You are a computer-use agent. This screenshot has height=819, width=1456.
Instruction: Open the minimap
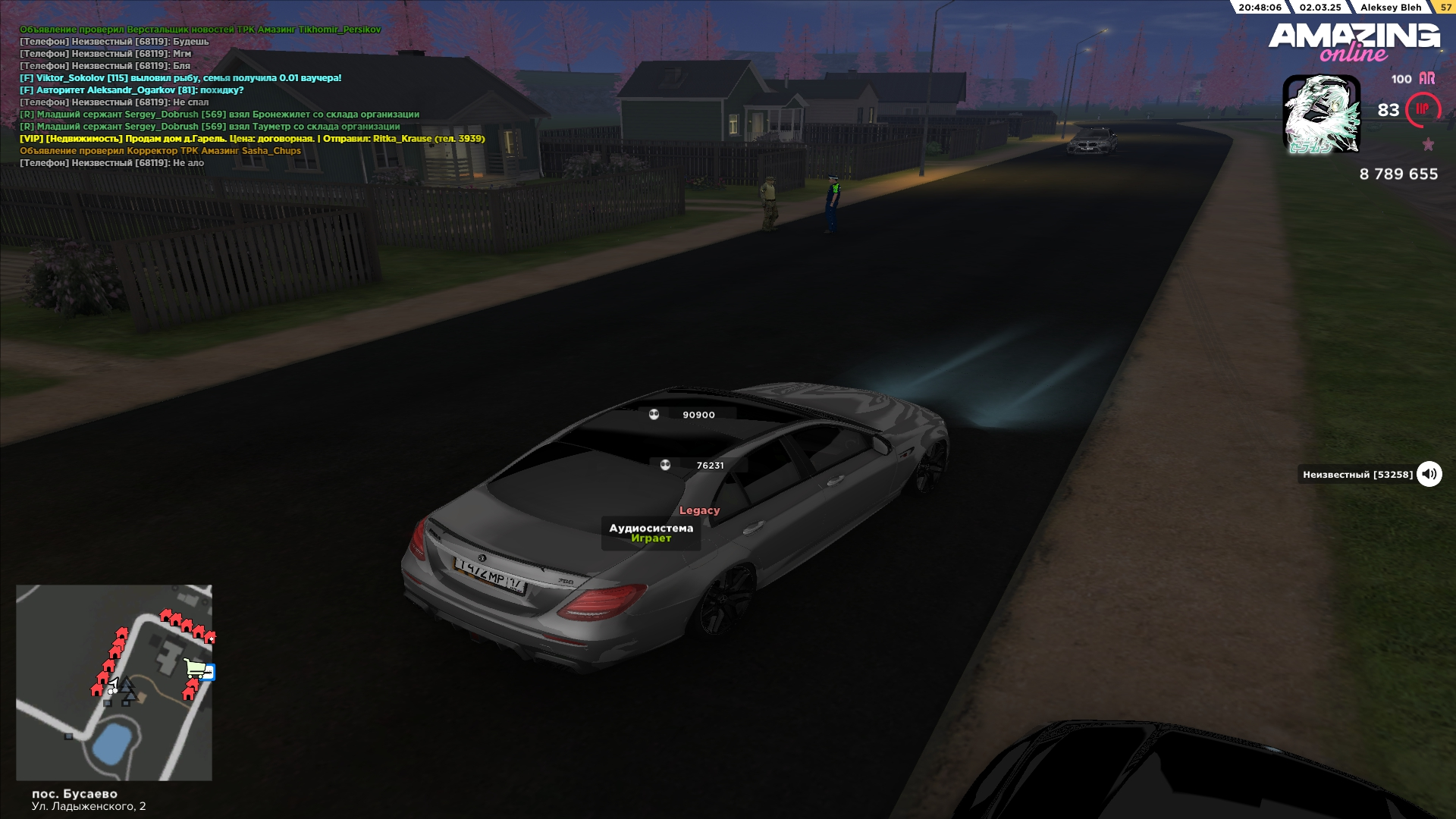pyautogui.click(x=114, y=682)
